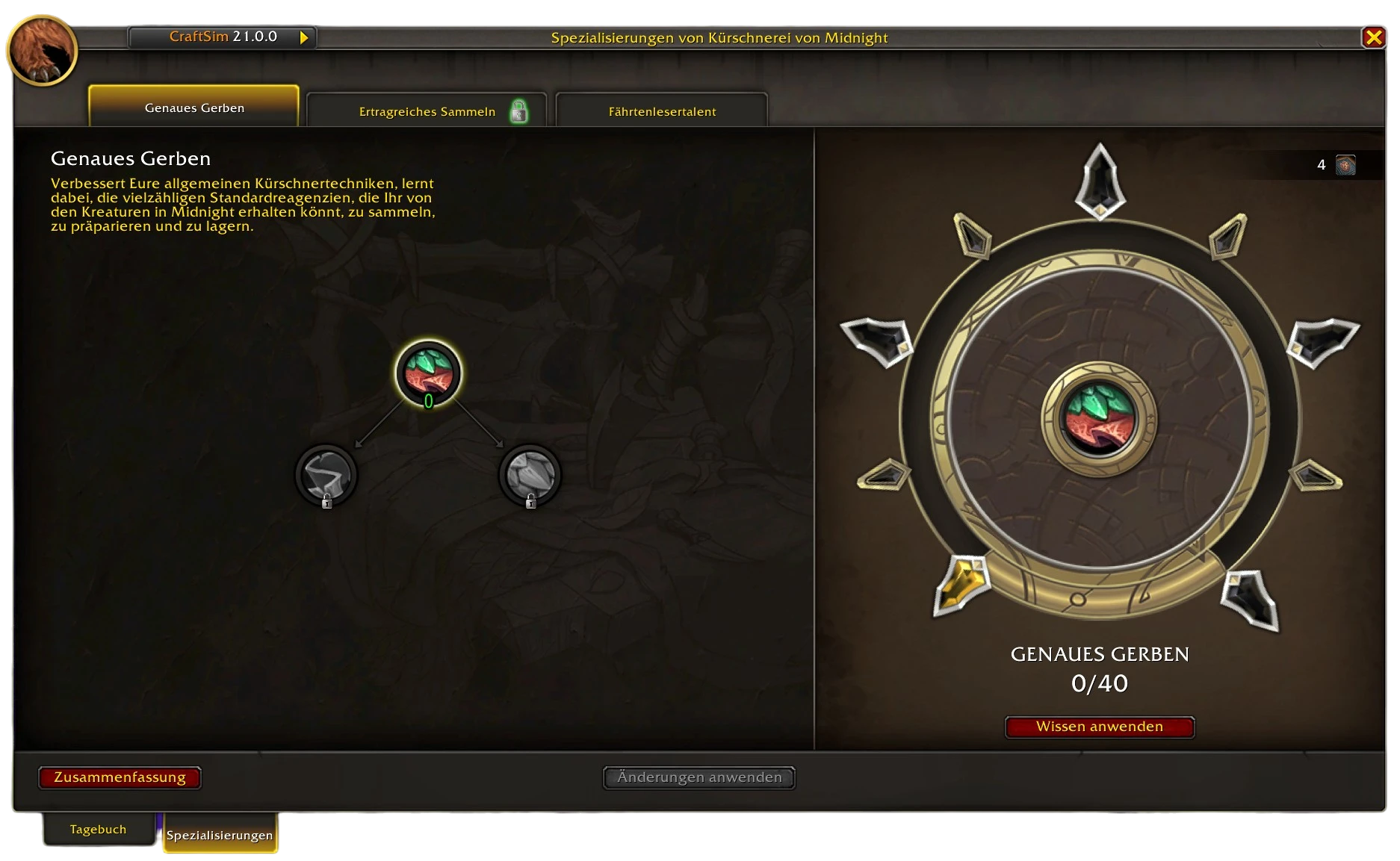Switch to the Tagebuch tab
The image size is (1400, 861).
[98, 829]
